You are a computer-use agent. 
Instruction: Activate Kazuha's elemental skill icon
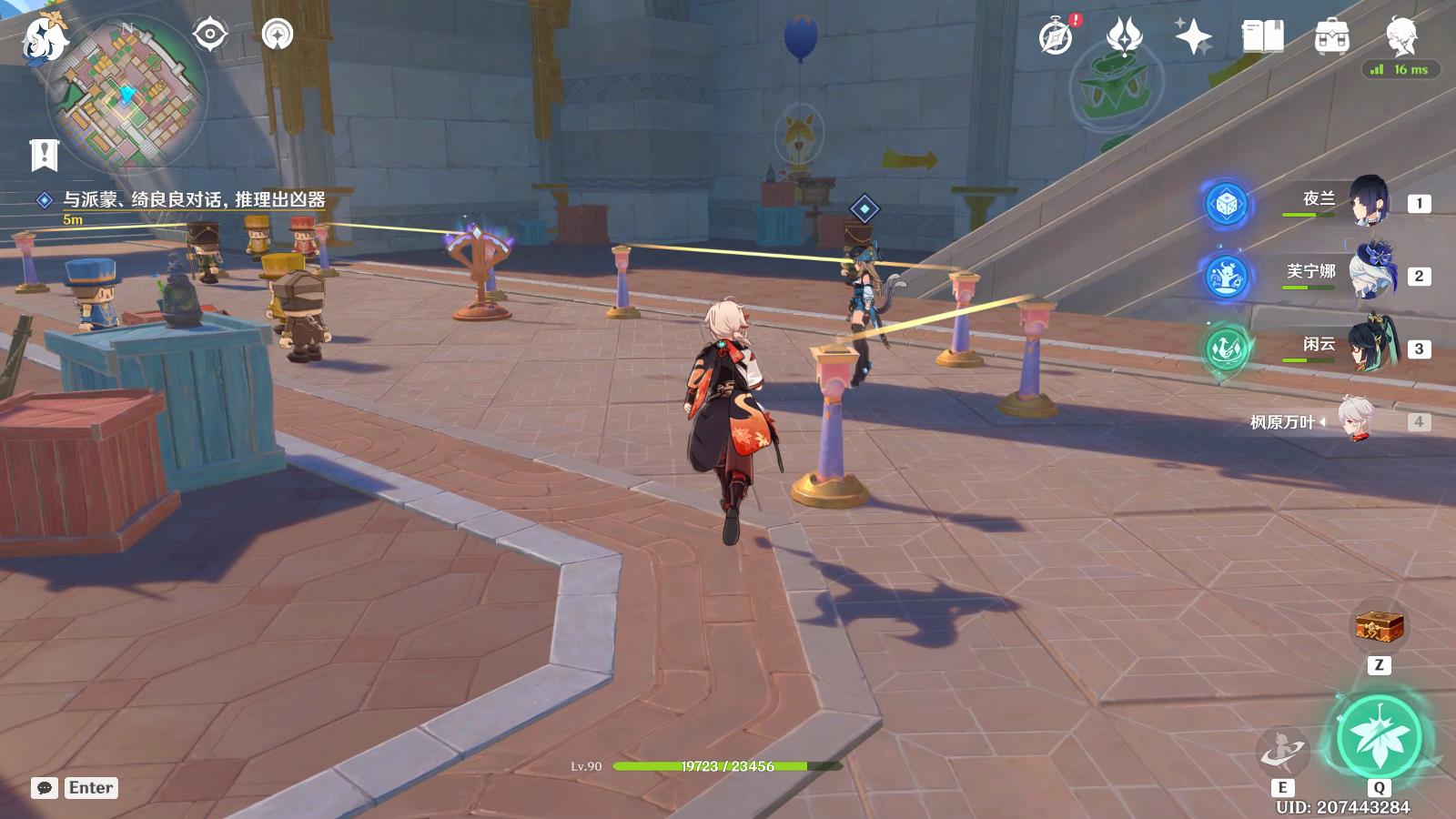(1282, 751)
